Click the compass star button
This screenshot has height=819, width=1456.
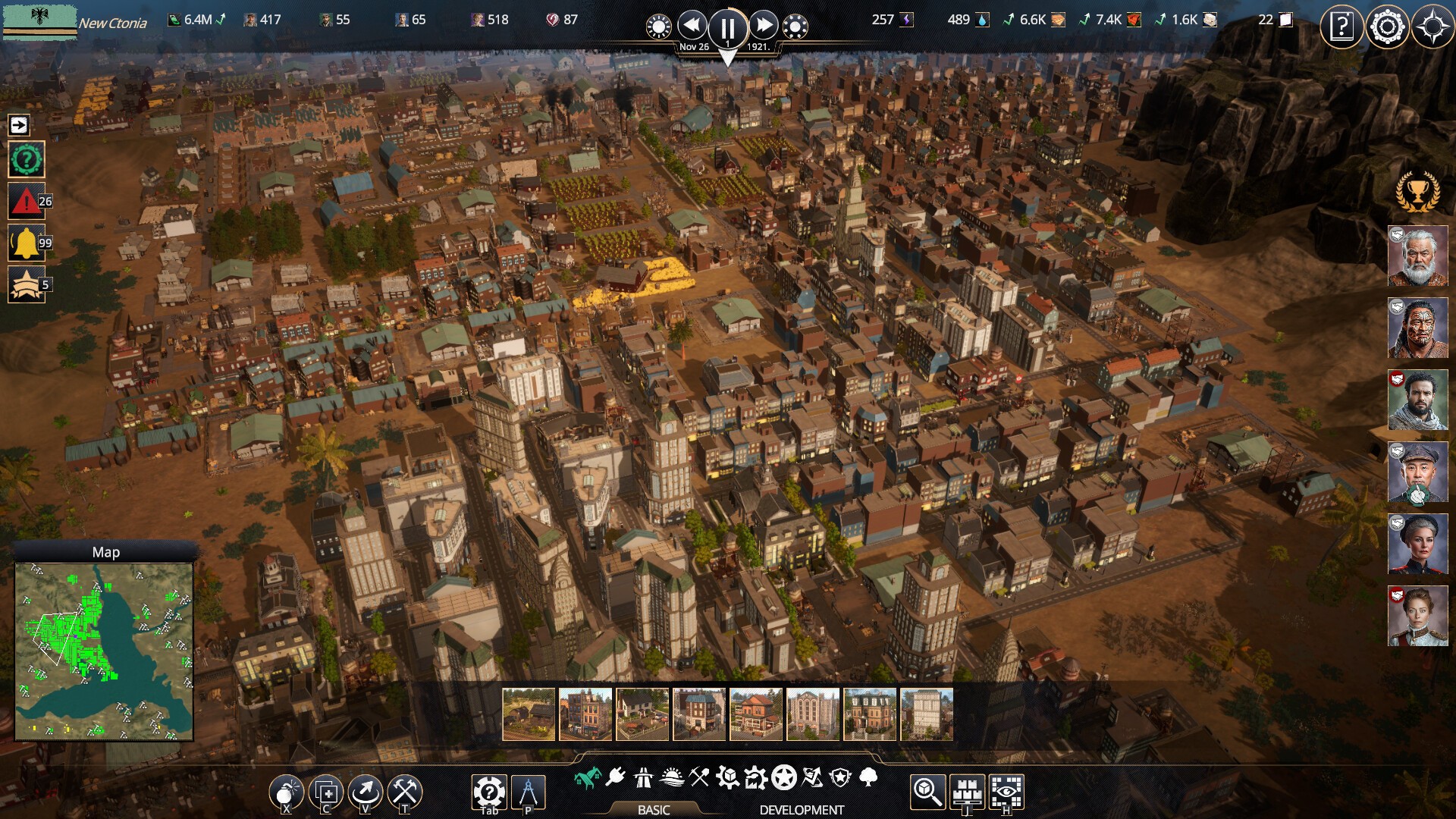(1432, 27)
